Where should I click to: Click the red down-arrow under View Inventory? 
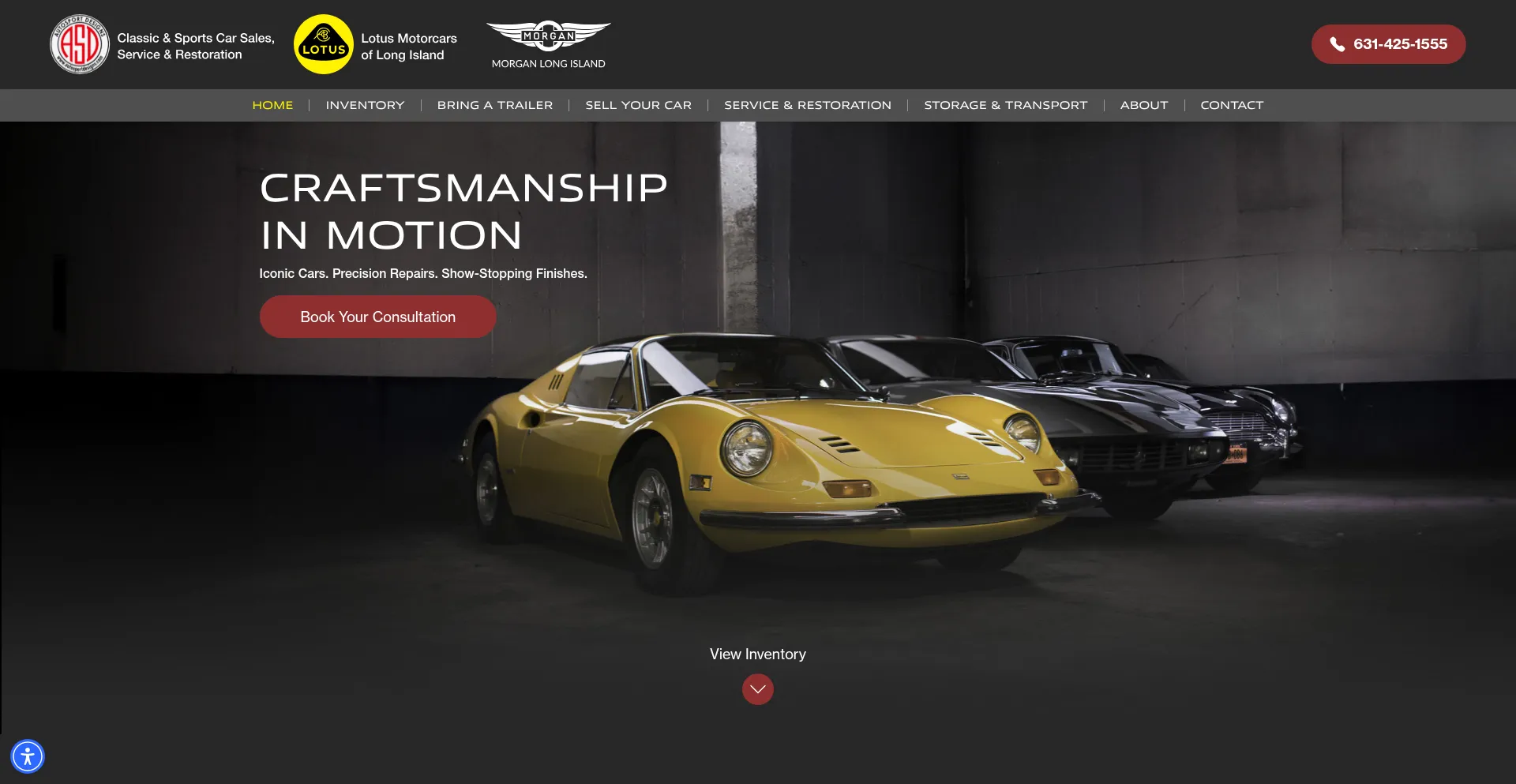757,689
